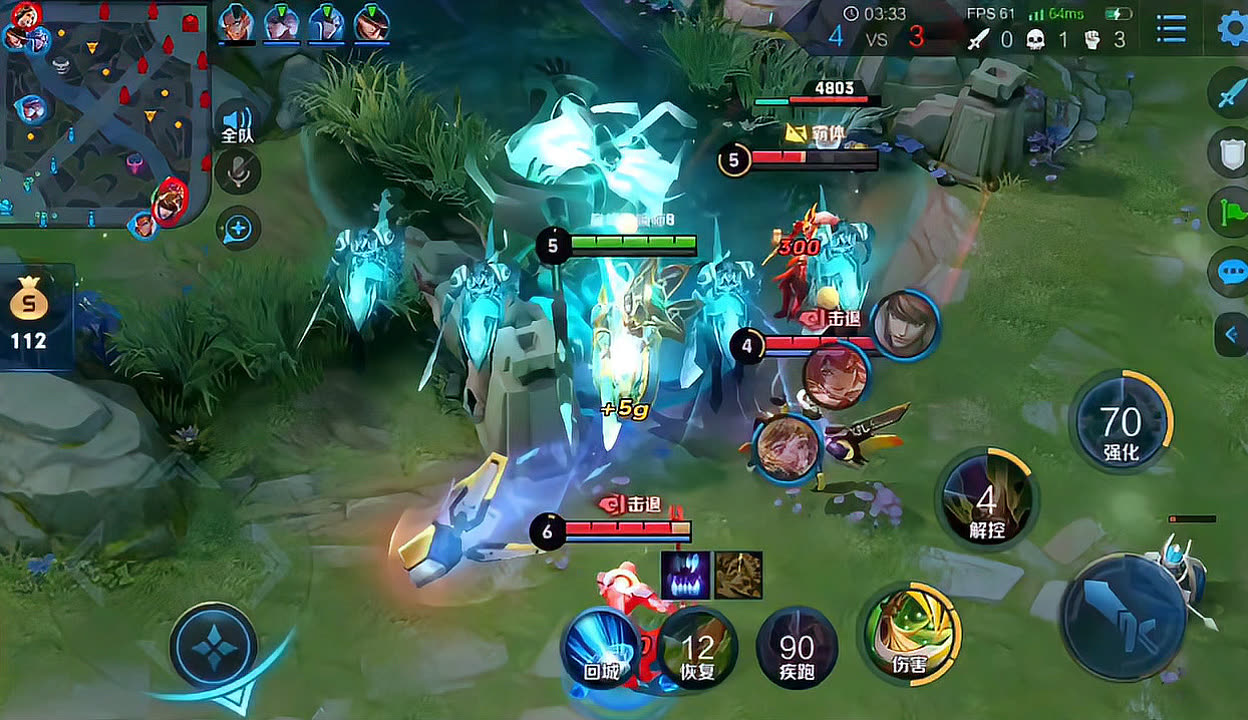
Task: Open the scoreboard list button
Action: coord(1171,29)
